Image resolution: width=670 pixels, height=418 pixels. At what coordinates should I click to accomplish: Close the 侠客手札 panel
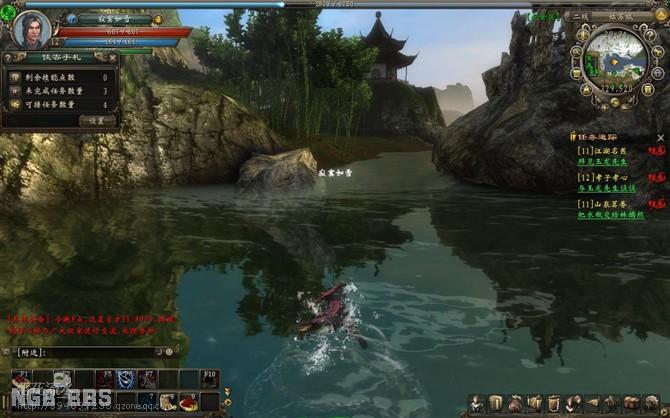[x=114, y=57]
